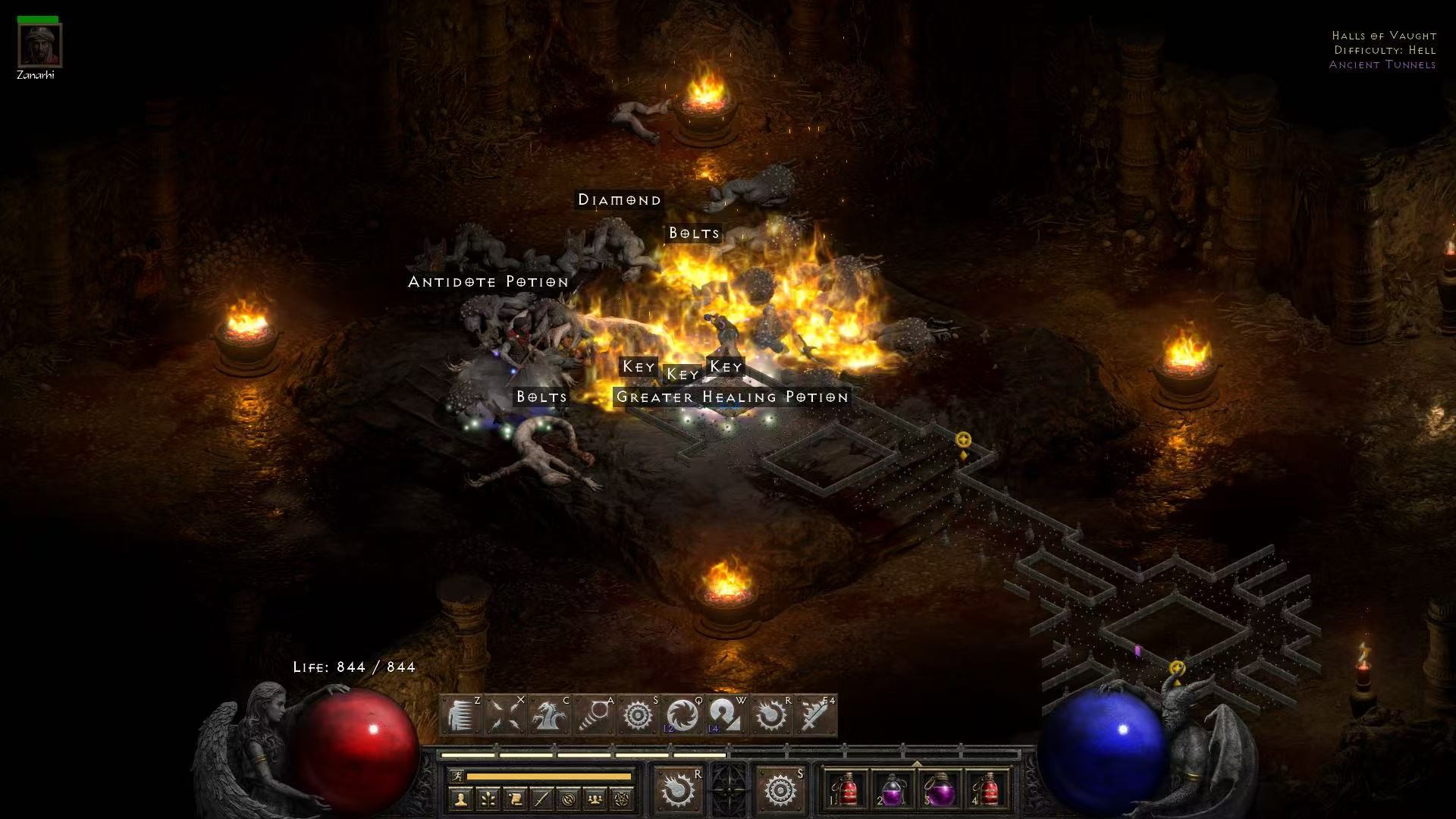
Task: Pick up the Diamond on the ground
Action: (620, 200)
